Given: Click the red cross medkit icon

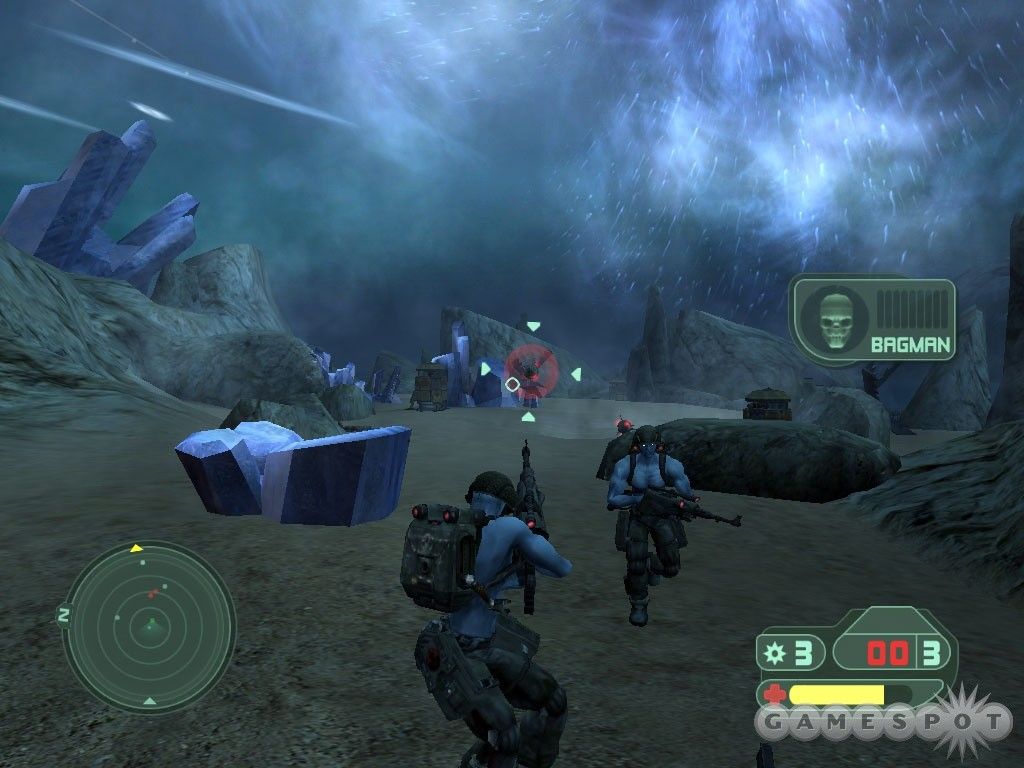Looking at the screenshot, I should [x=774, y=694].
